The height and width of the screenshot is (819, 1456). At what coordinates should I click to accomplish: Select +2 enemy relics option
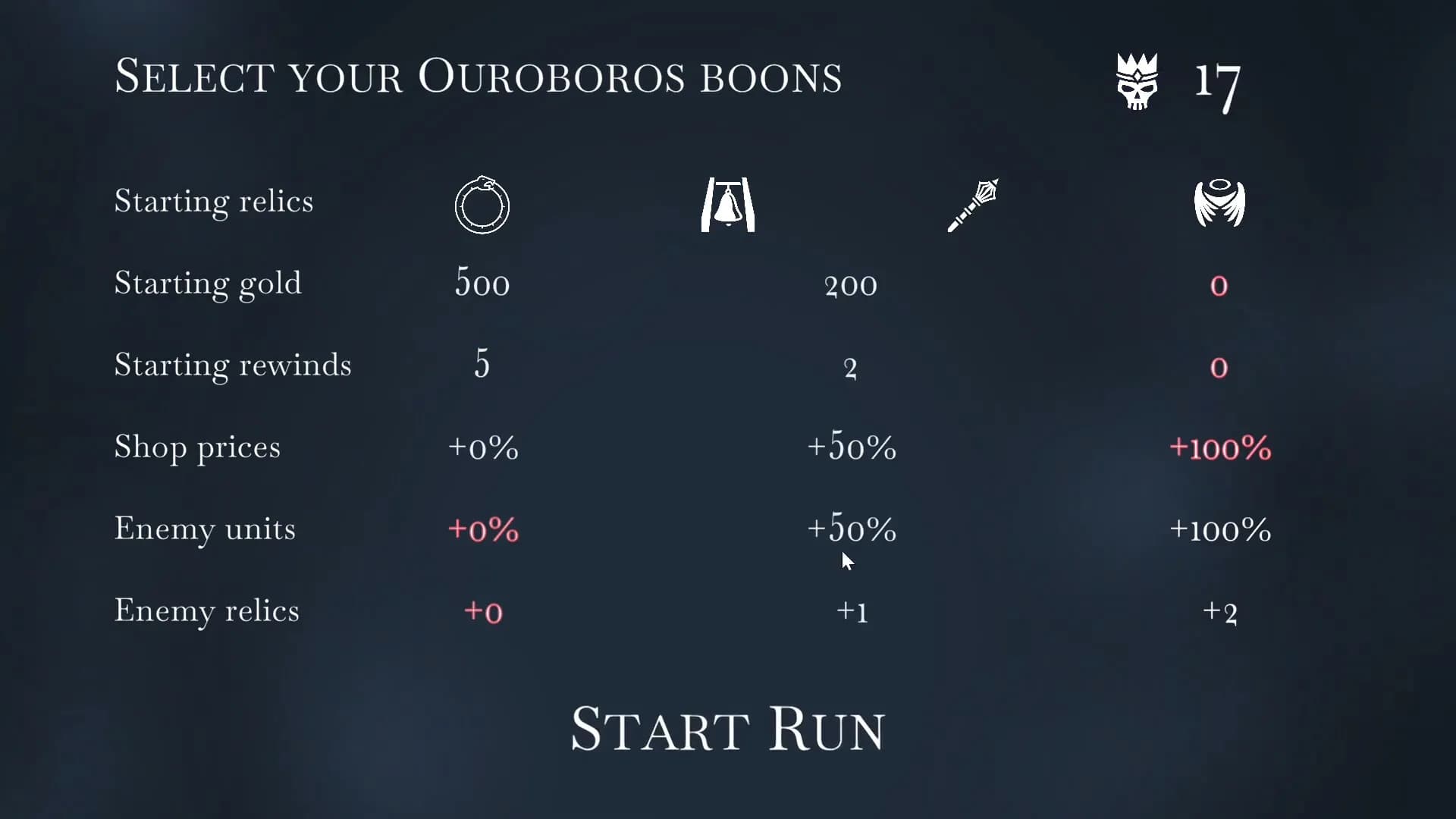1221,613
